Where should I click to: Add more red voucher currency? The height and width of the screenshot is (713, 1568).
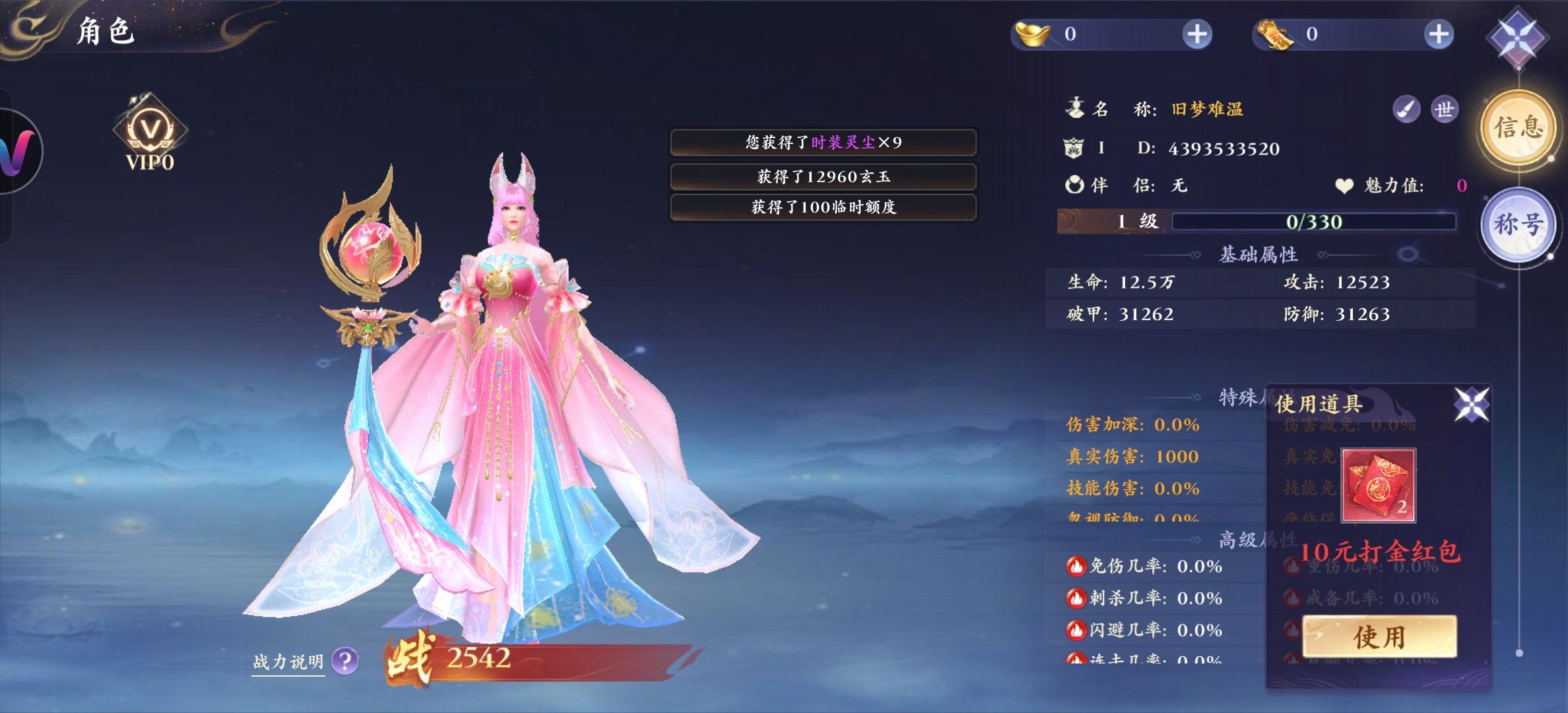tap(1438, 34)
